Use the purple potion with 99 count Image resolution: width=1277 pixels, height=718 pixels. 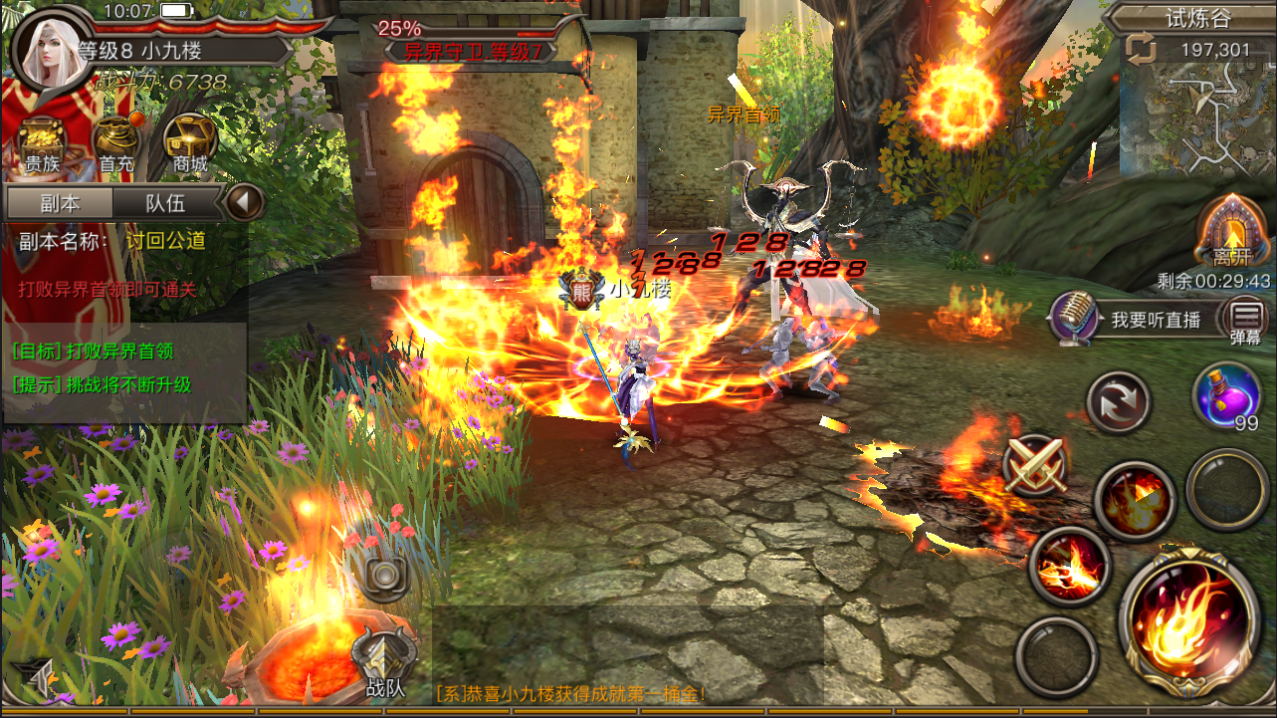click(x=1227, y=396)
